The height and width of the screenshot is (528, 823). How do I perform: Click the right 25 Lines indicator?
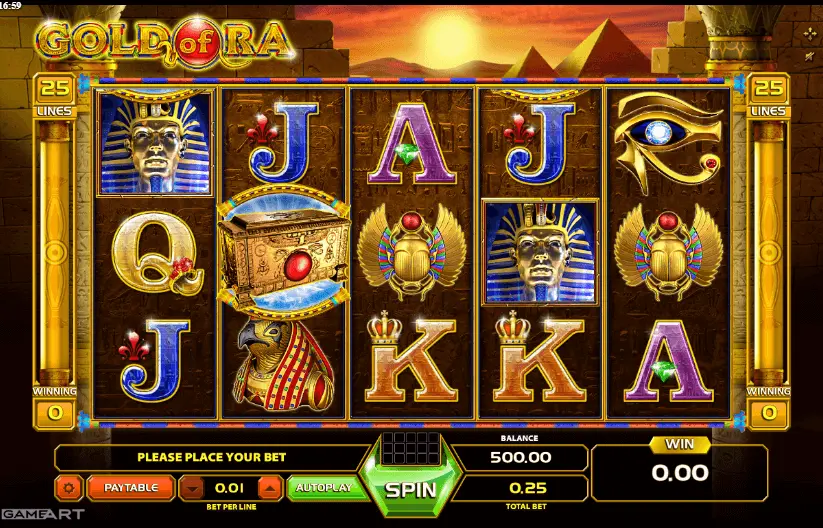pyautogui.click(x=768, y=95)
